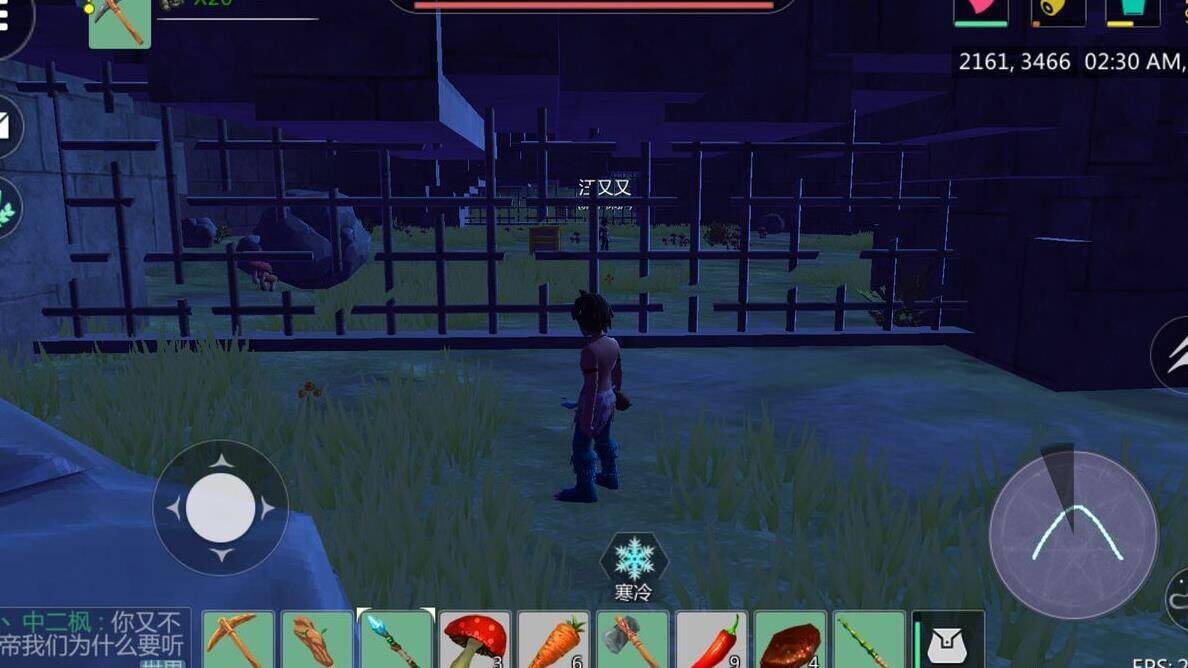The height and width of the screenshot is (668, 1188).
Task: Tap the jump arc action button
Action: [1073, 535]
